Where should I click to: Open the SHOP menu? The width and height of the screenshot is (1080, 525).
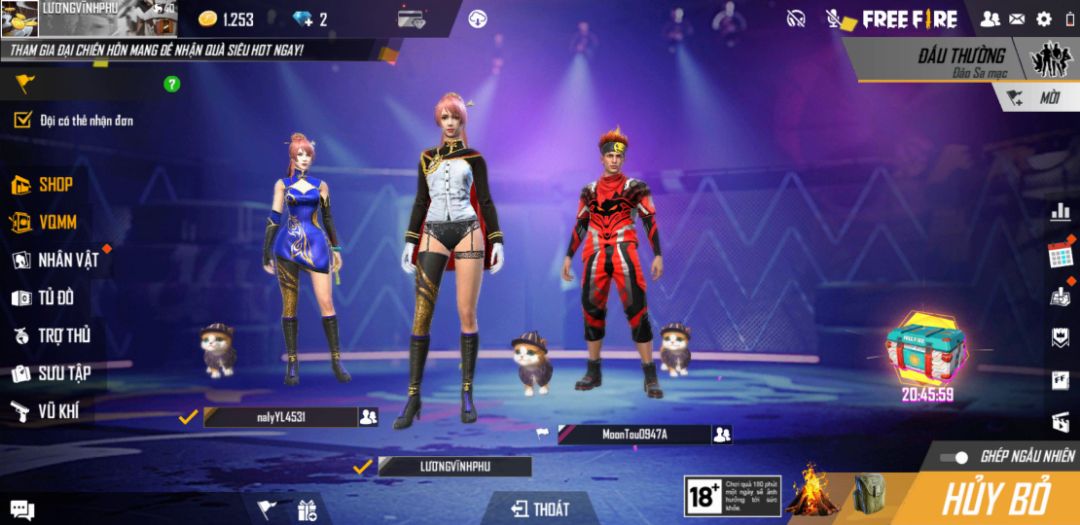point(45,185)
